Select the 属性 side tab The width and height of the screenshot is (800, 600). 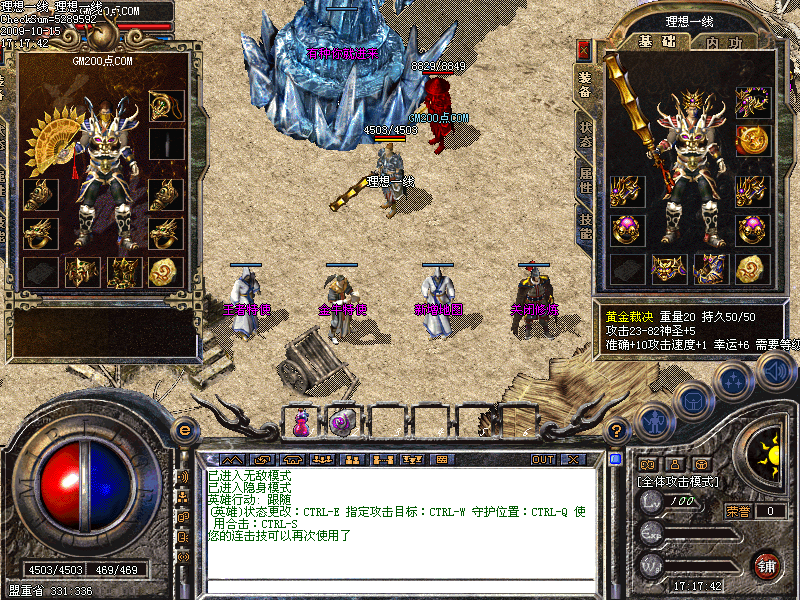(584, 182)
